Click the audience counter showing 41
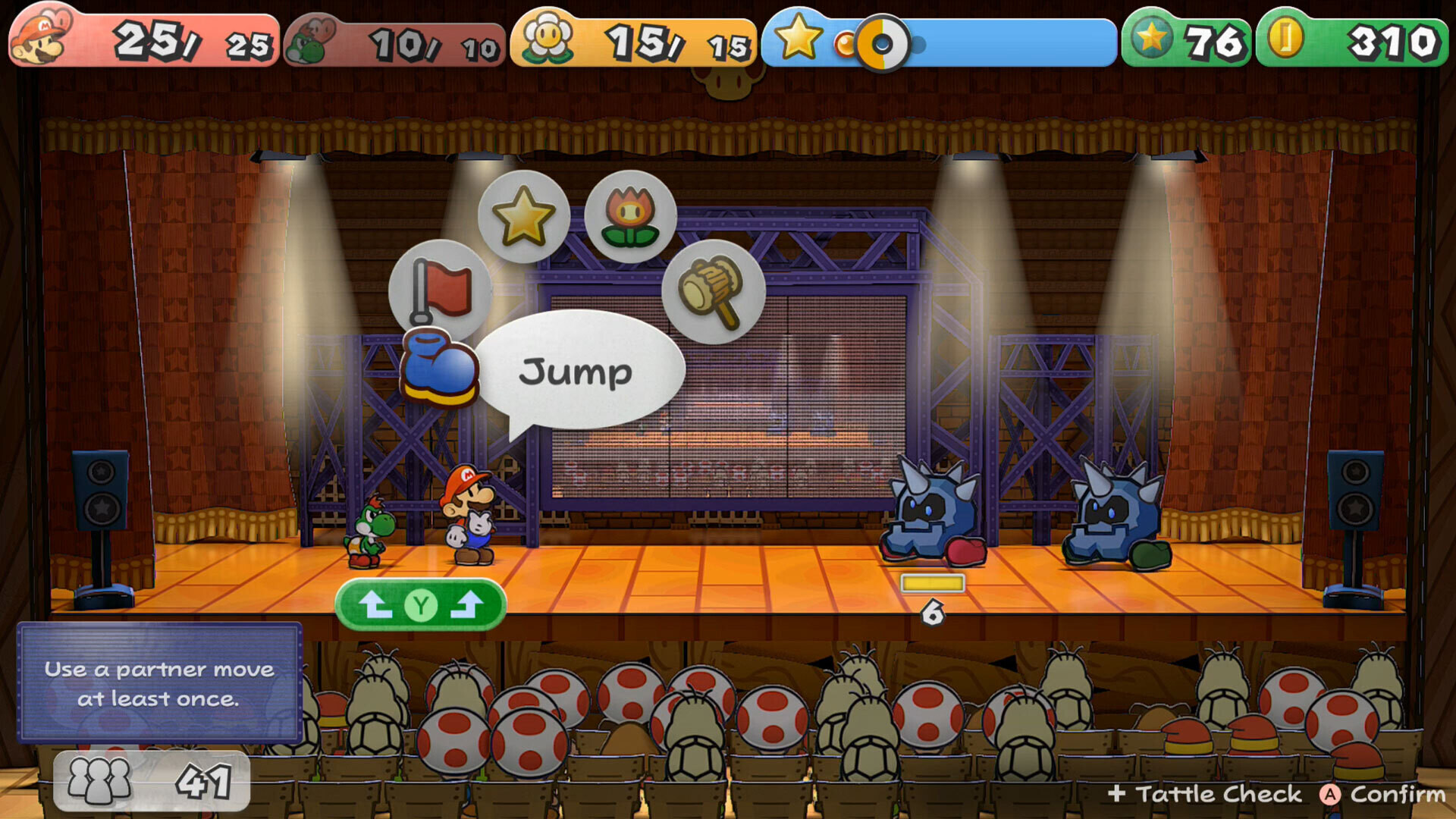 [x=152, y=781]
